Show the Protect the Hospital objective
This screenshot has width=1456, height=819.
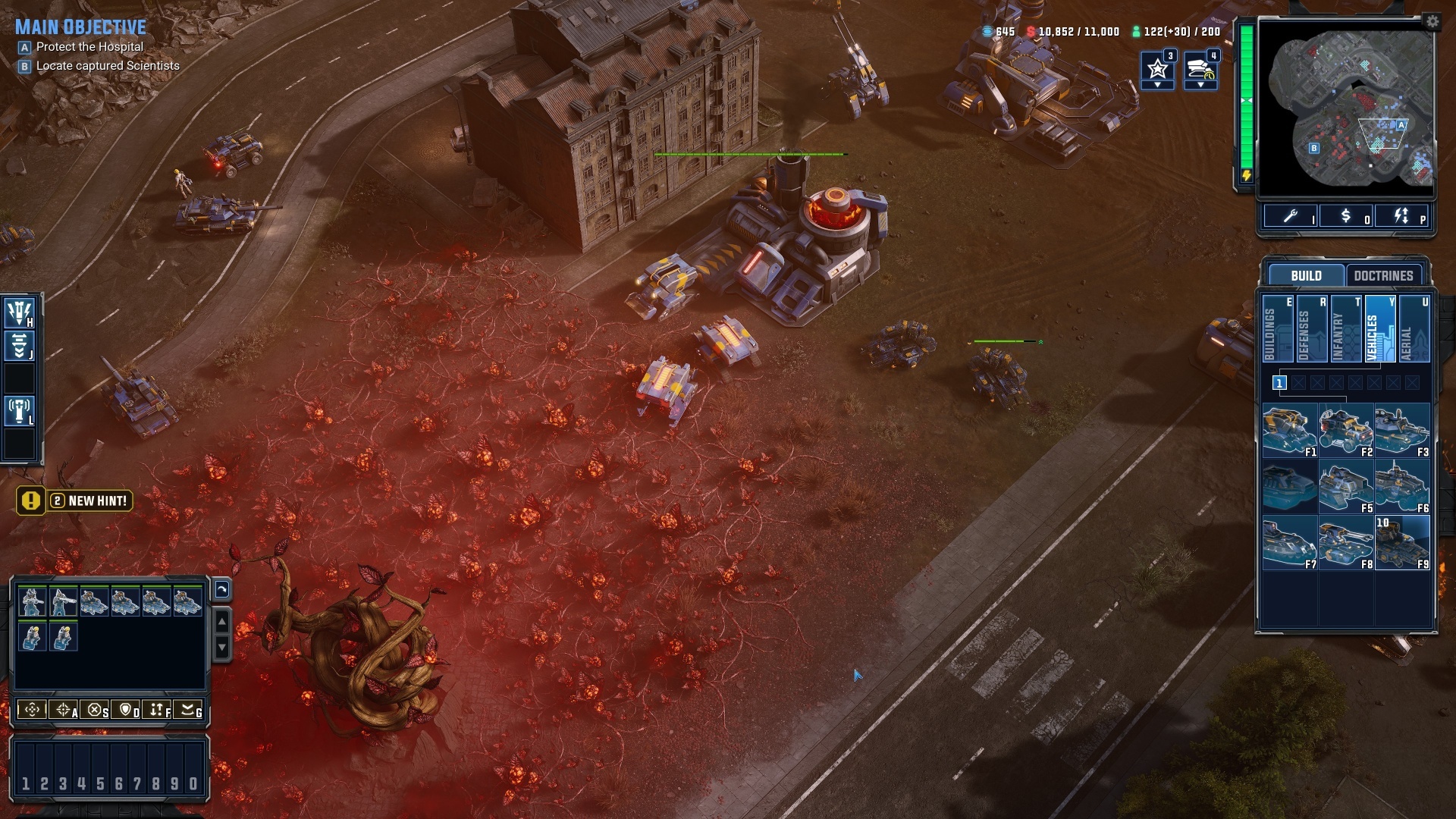pyautogui.click(x=89, y=47)
